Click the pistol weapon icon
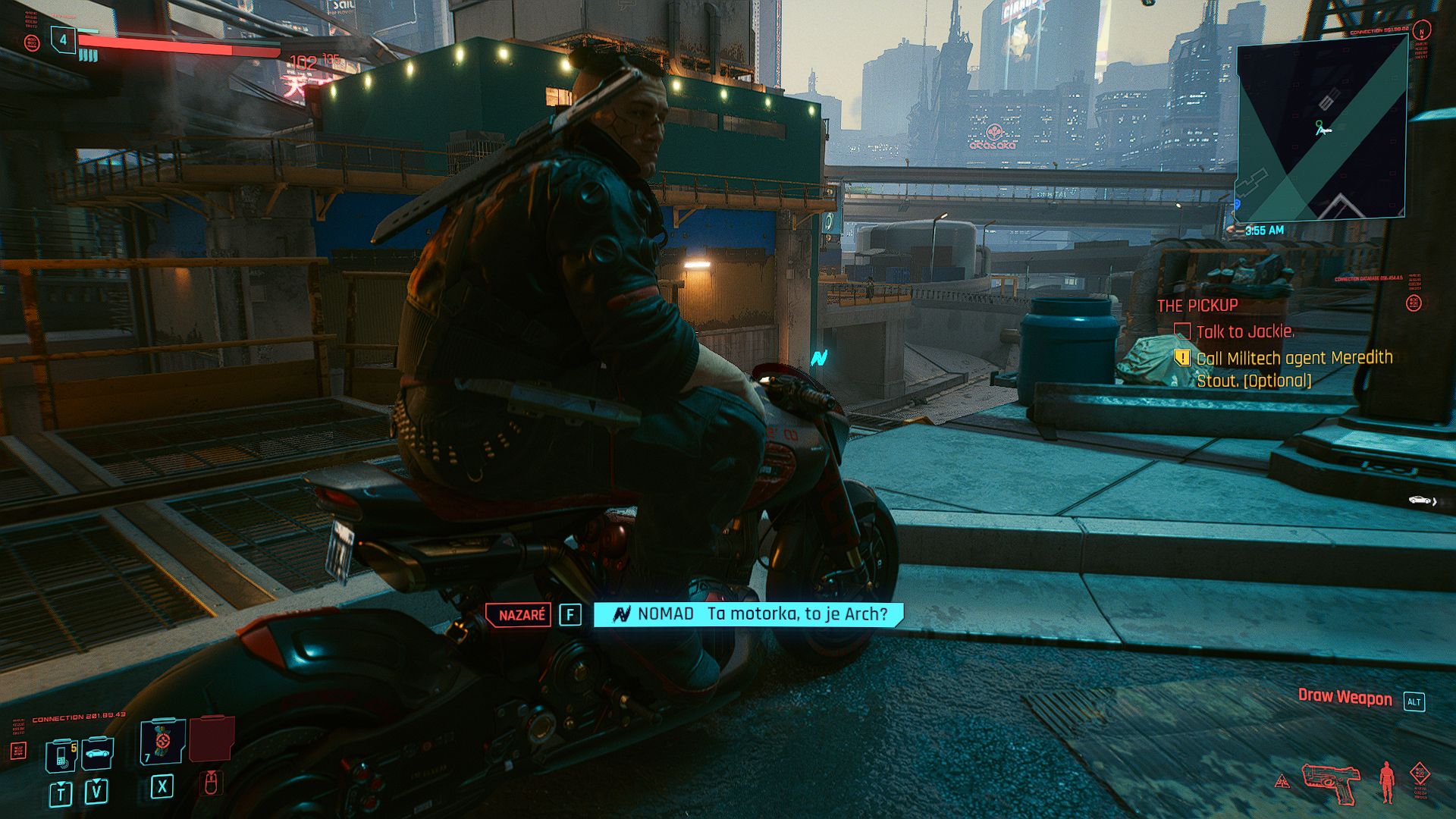Image resolution: width=1456 pixels, height=819 pixels. point(1330,782)
